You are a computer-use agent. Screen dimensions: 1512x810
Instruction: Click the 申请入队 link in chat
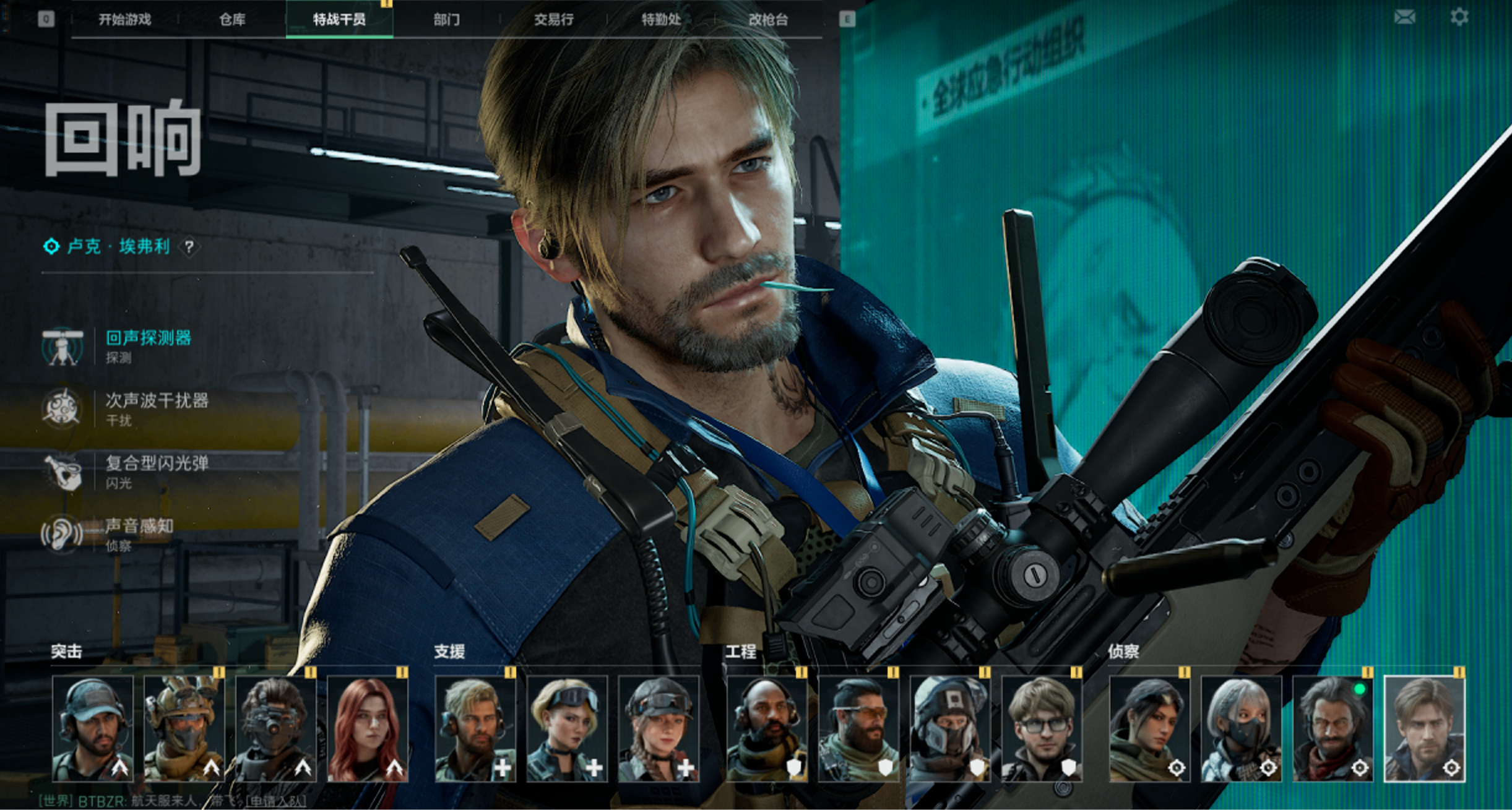click(275, 802)
